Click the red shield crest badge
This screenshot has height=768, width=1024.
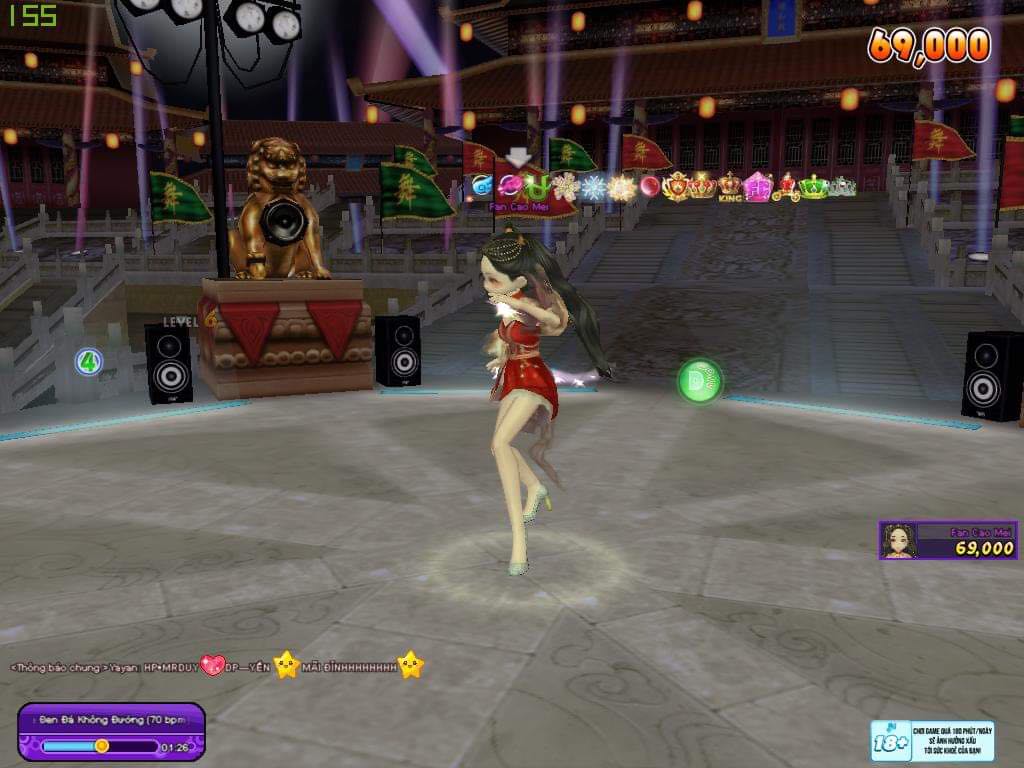tap(677, 186)
